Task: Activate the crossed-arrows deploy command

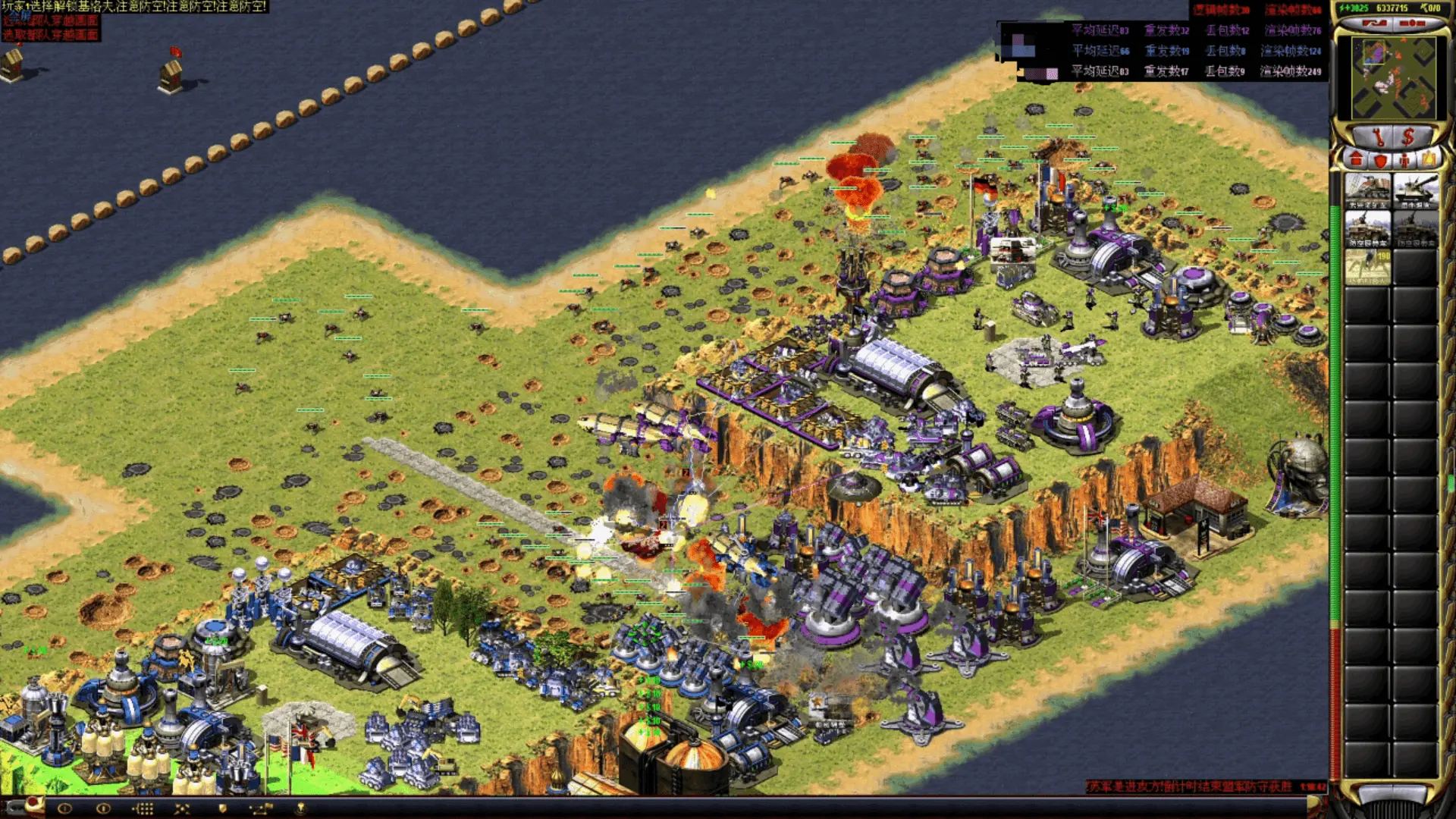Action: (x=182, y=808)
